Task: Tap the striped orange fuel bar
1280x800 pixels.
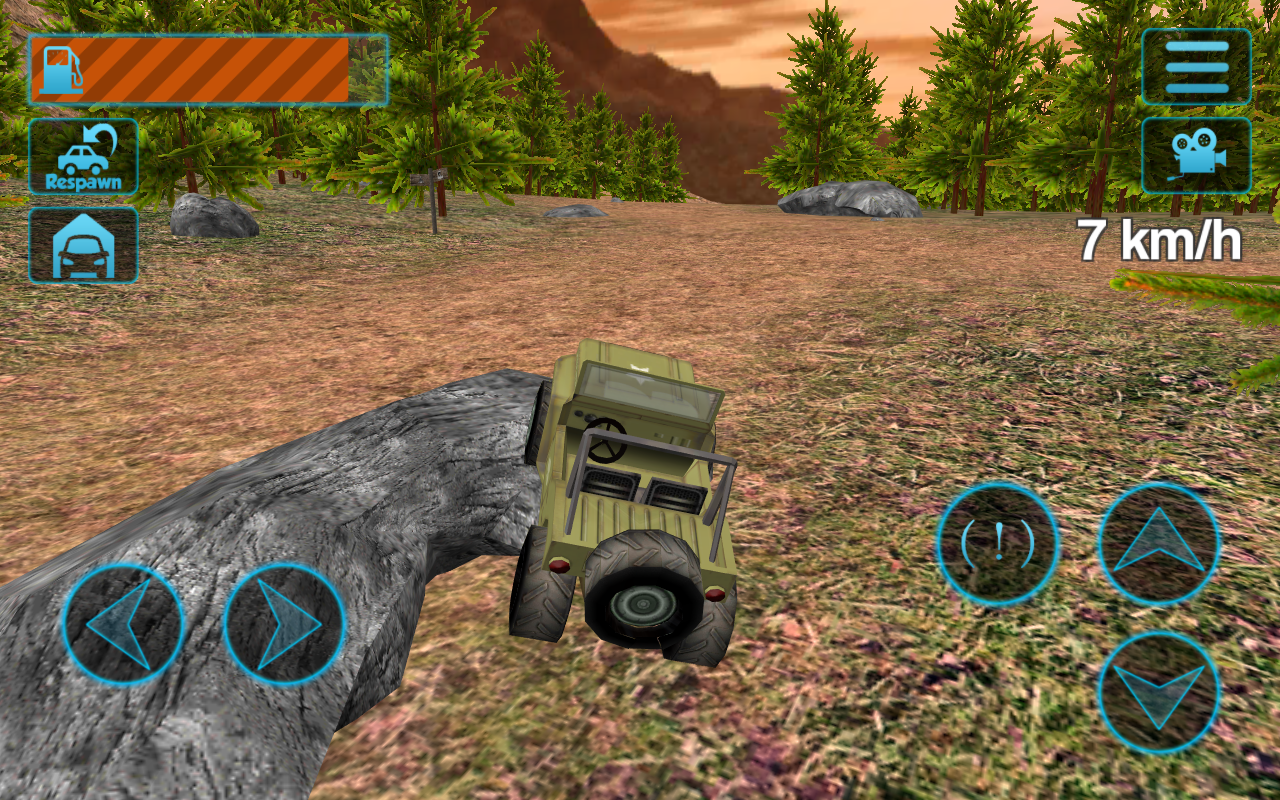Action: coord(230,70)
